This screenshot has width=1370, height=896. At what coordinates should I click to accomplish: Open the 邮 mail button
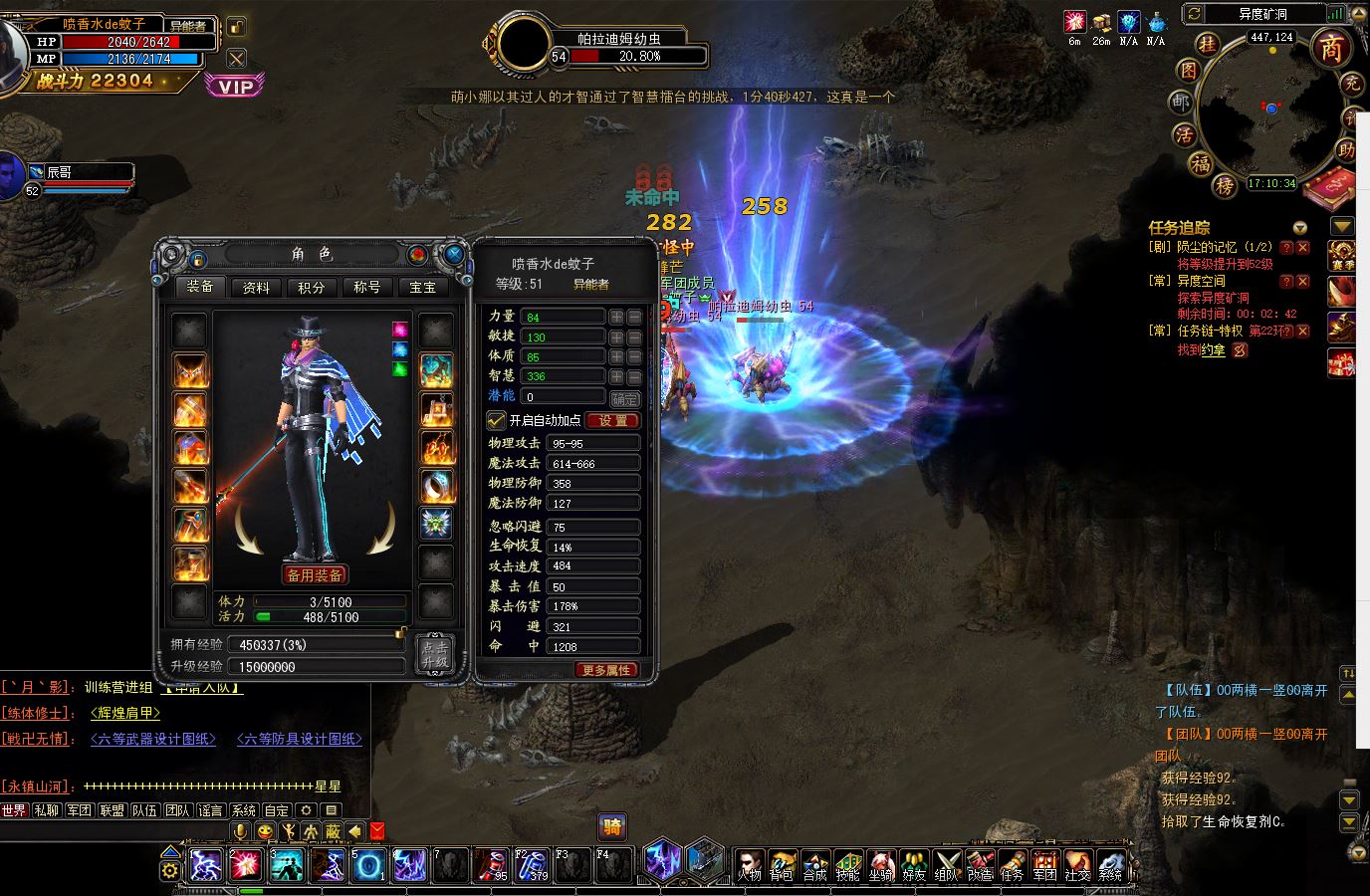pos(1180,104)
